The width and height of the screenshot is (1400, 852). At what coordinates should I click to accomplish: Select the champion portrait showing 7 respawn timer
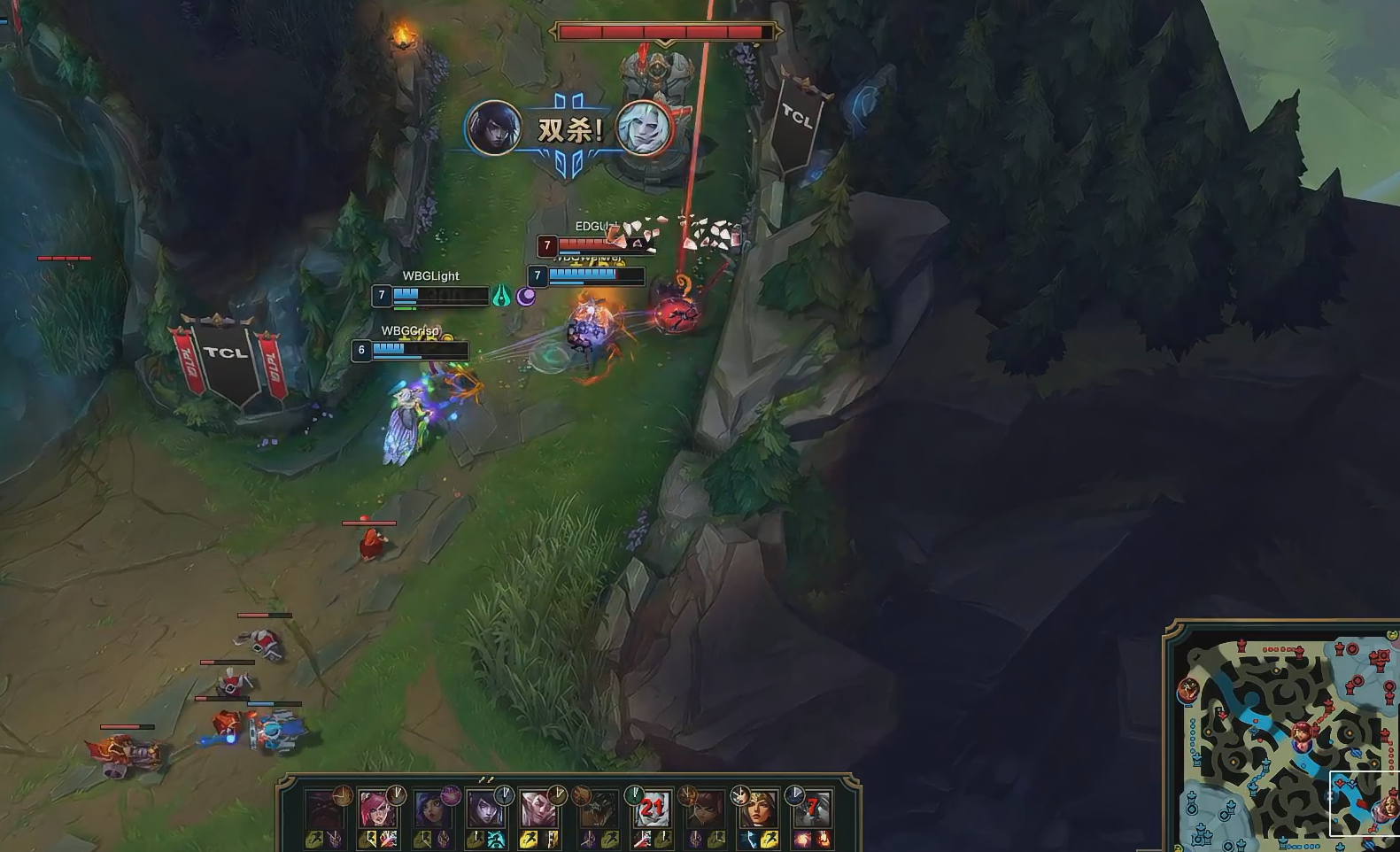[811, 809]
